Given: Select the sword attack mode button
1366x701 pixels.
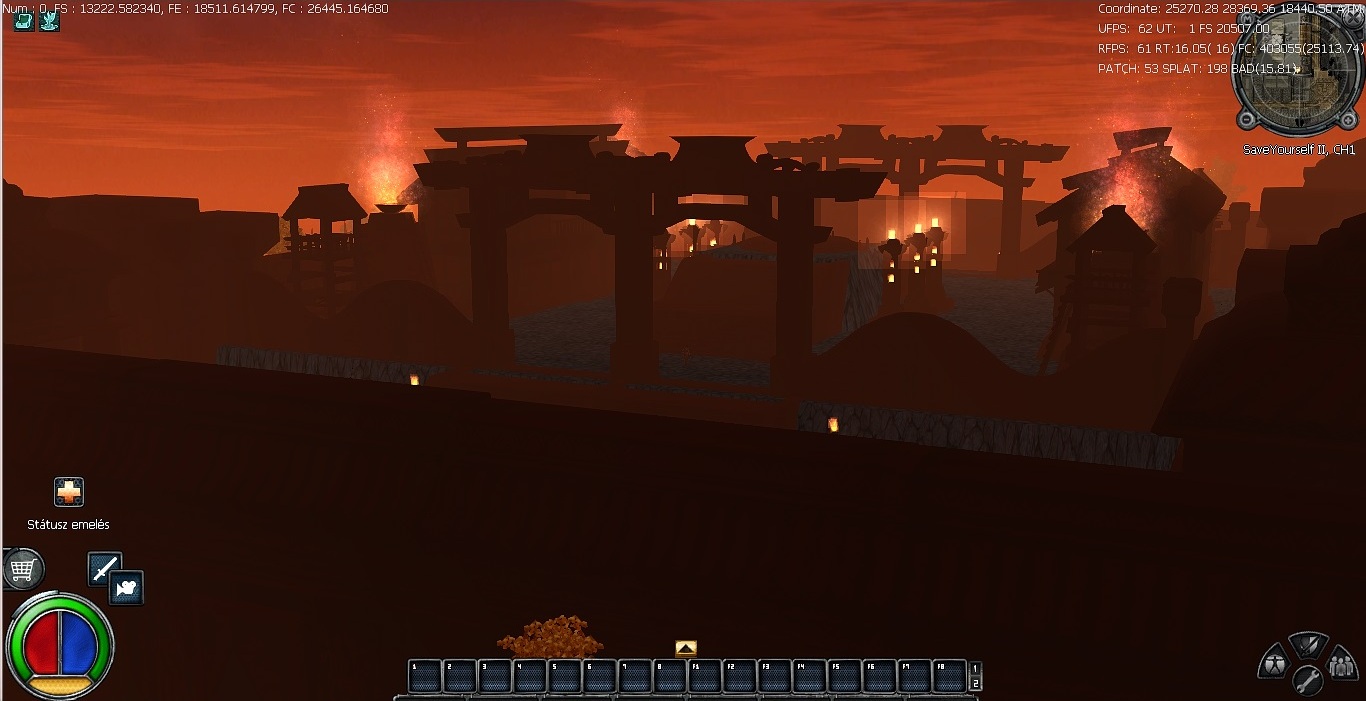Looking at the screenshot, I should (105, 568).
